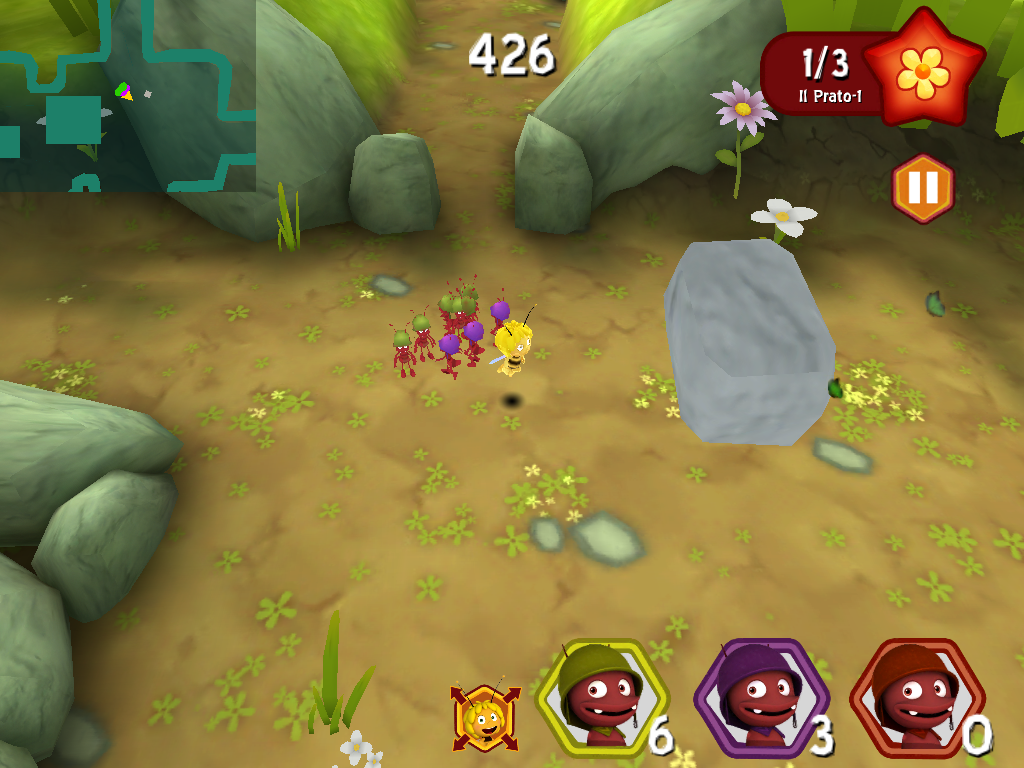Pause the game with the orange hexagon button
The width and height of the screenshot is (1024, 768).
click(922, 188)
